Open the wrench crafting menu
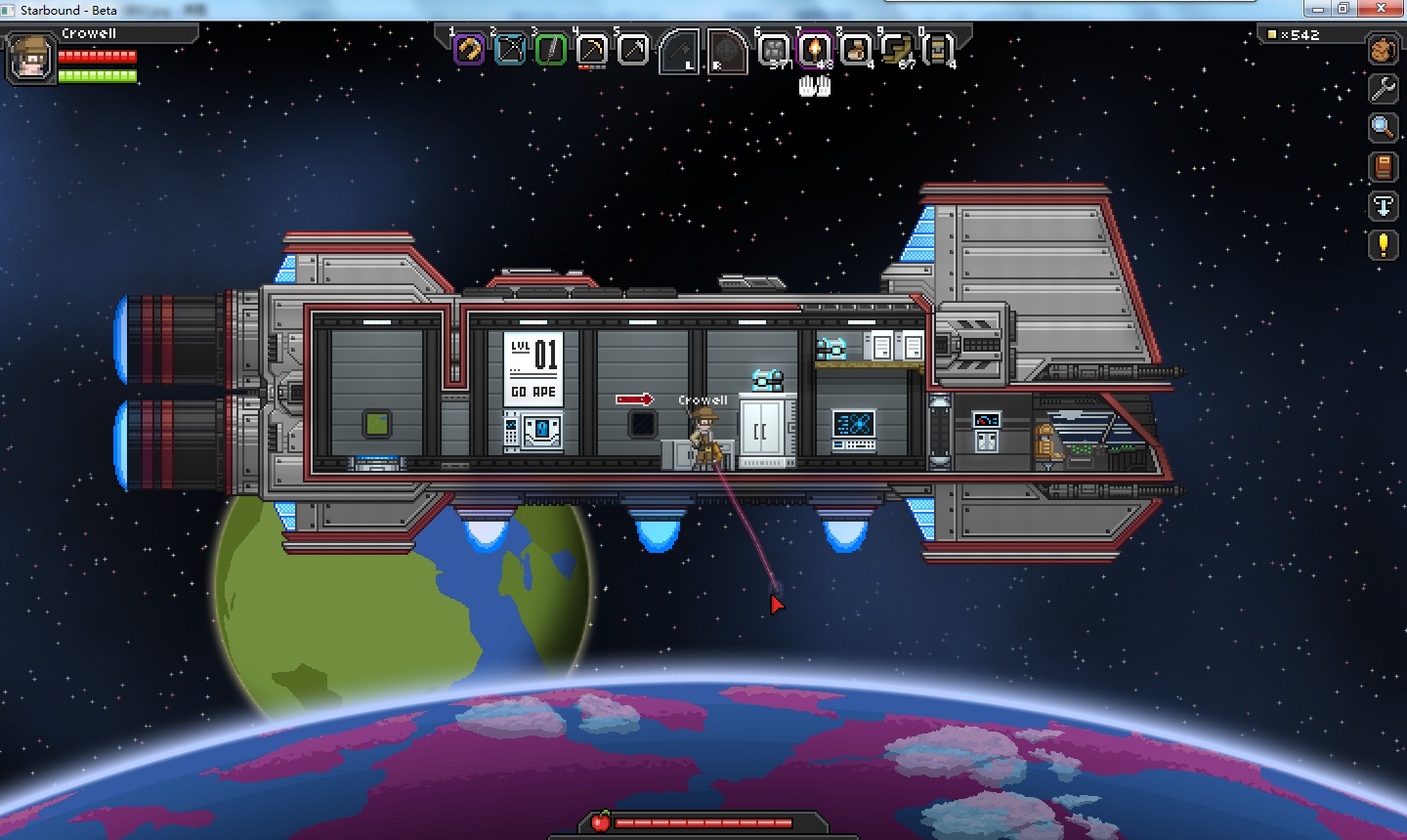The height and width of the screenshot is (840, 1407). pyautogui.click(x=1383, y=89)
